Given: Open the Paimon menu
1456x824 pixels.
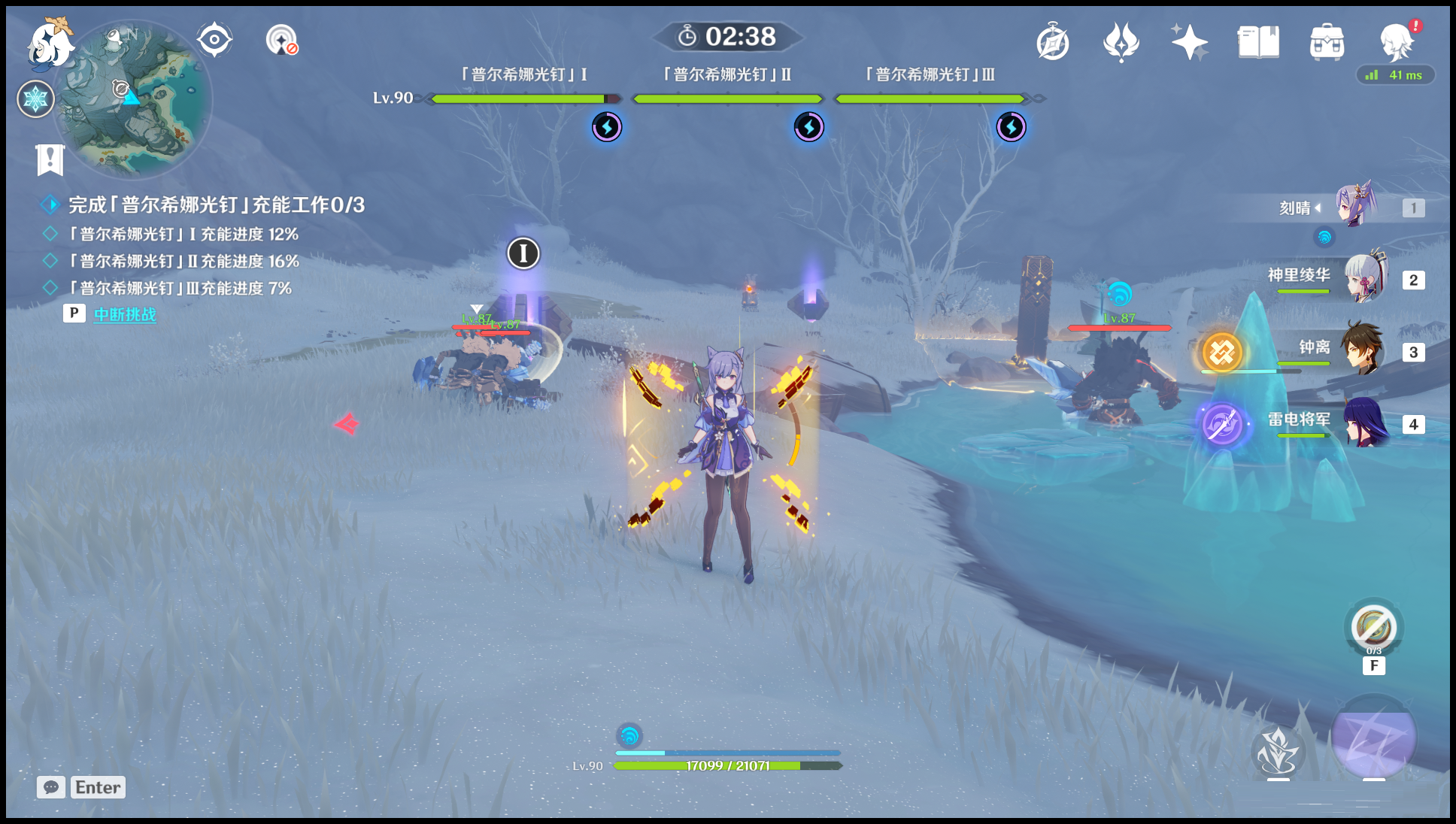Looking at the screenshot, I should coord(50,44).
